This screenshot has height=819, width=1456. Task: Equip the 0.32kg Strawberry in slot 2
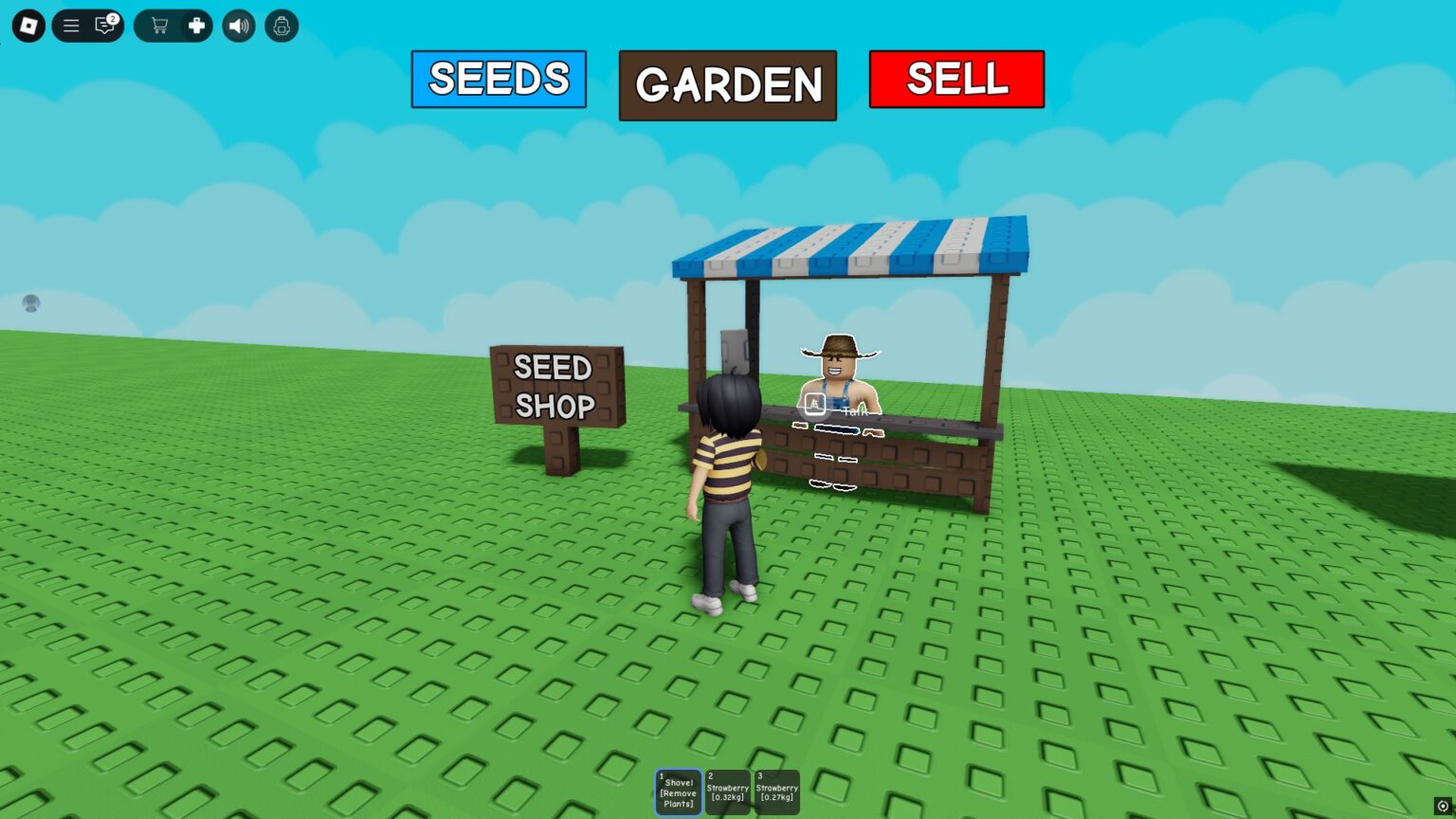[x=727, y=792]
